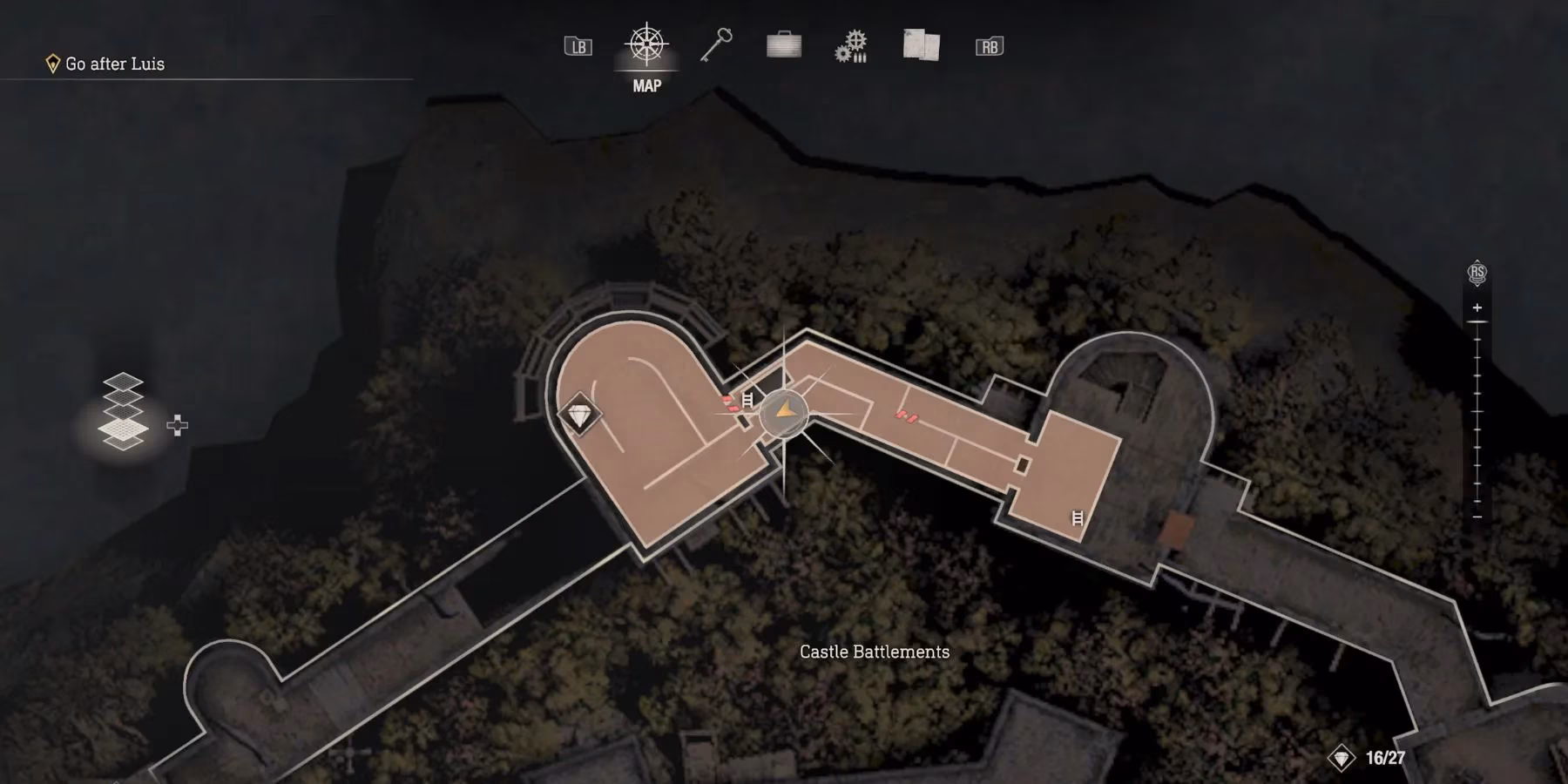Click the plus end of the zoom slider
The image size is (1568, 784).
pos(1477,308)
